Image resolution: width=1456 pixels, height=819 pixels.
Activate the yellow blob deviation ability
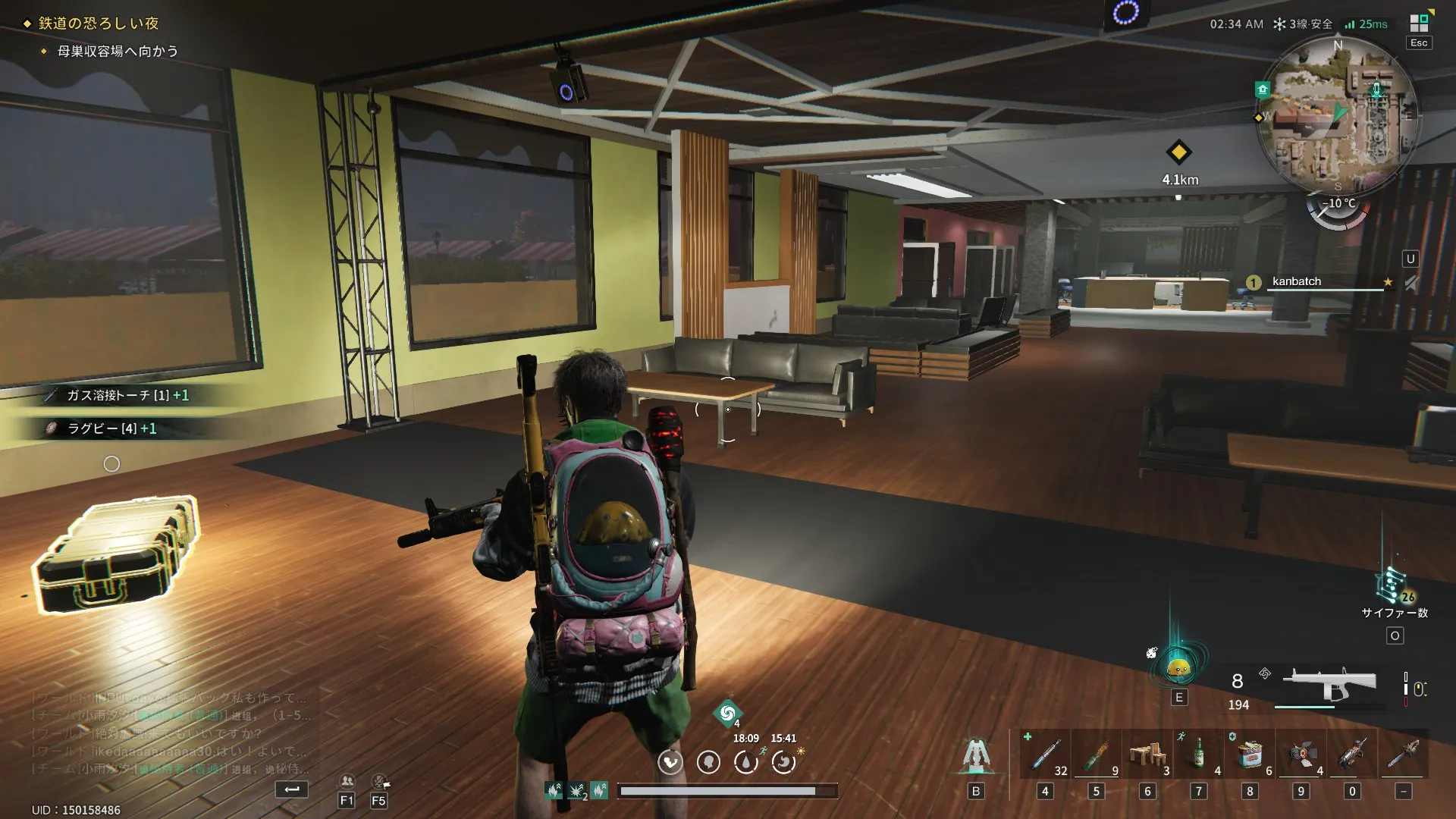click(1178, 668)
